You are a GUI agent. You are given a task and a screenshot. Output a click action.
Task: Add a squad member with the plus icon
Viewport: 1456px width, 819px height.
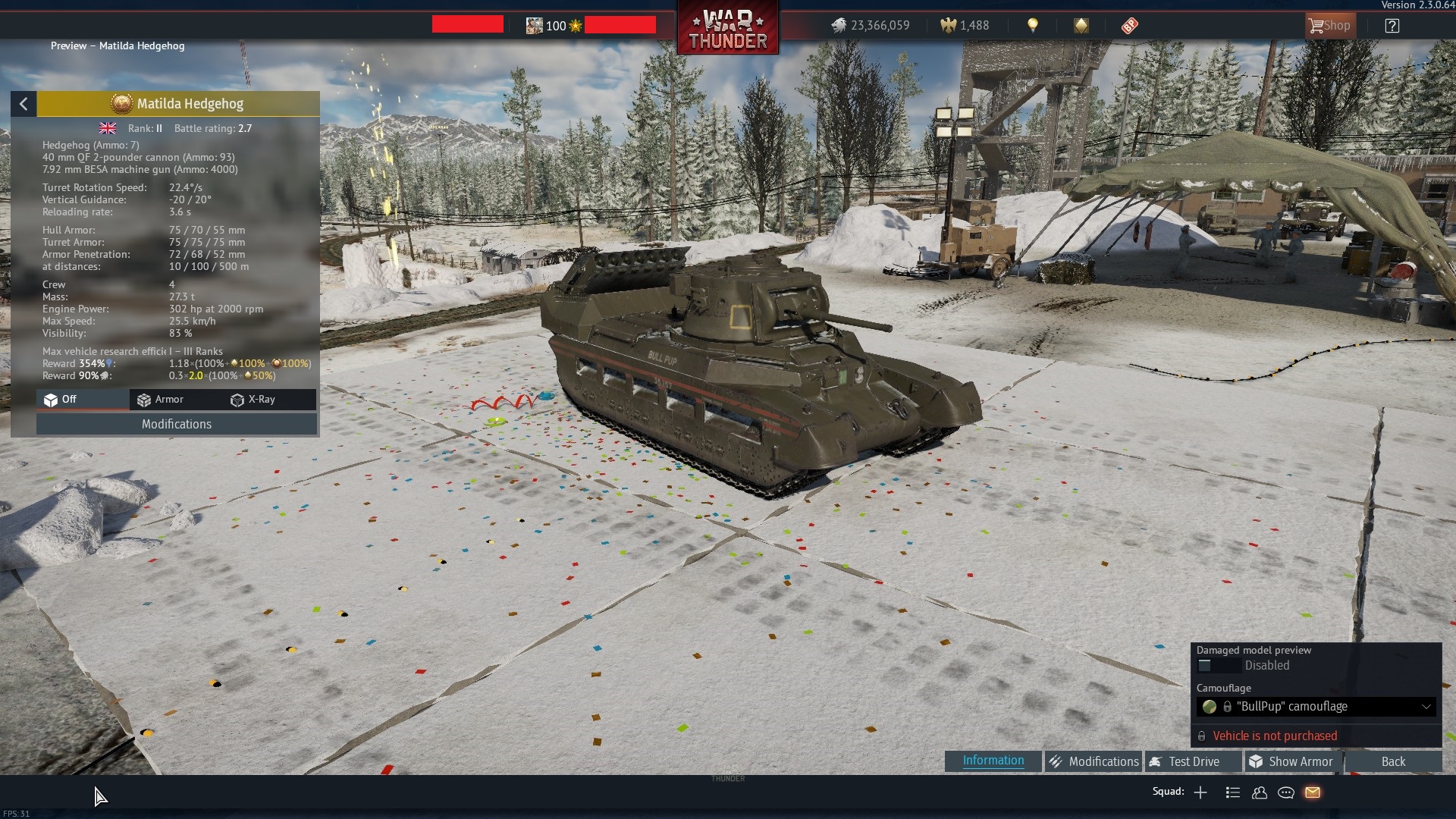coord(1200,792)
